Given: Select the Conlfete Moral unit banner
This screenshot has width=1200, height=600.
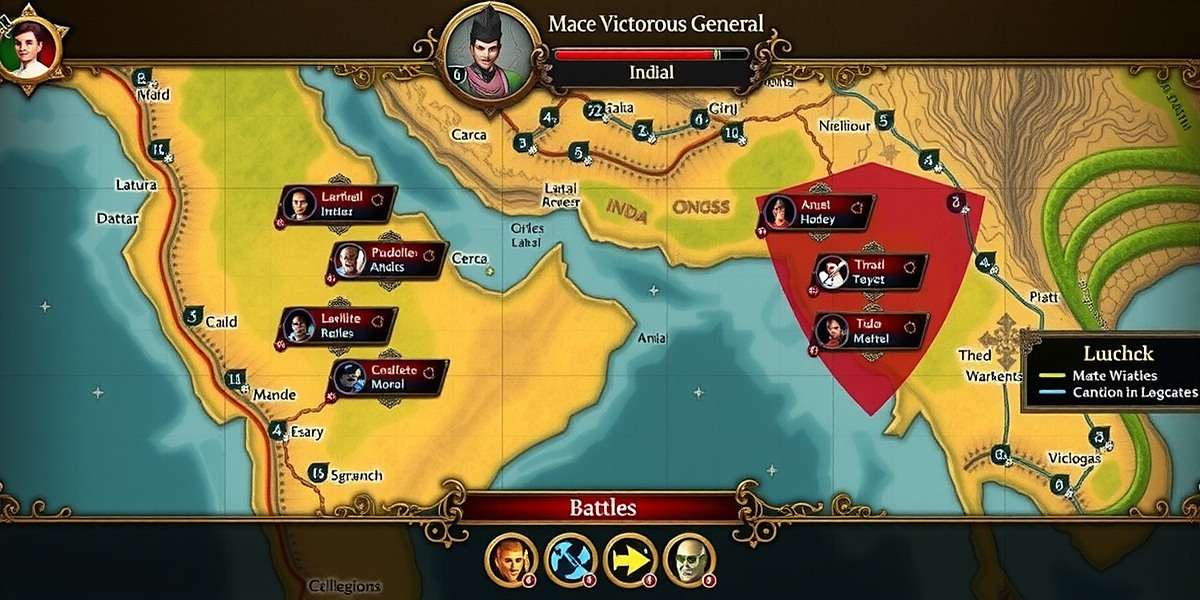Looking at the screenshot, I should [389, 378].
